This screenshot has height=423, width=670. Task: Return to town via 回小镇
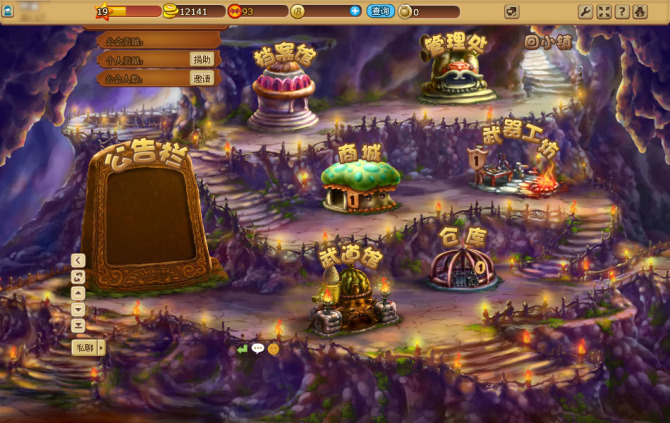tap(548, 42)
